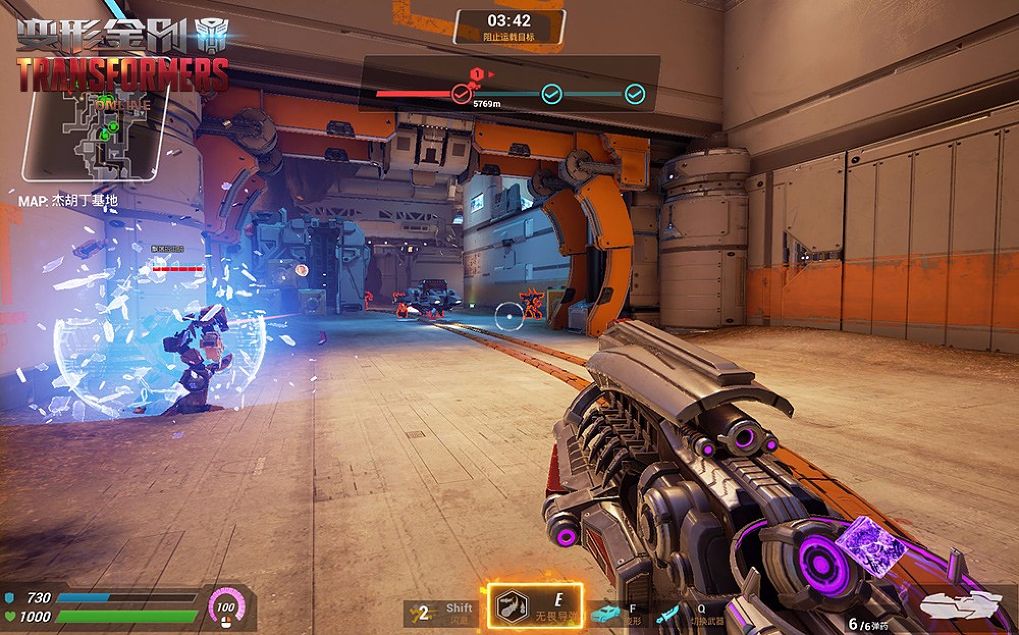Transform using the blue car icon
The height and width of the screenshot is (635, 1019).
[604, 614]
